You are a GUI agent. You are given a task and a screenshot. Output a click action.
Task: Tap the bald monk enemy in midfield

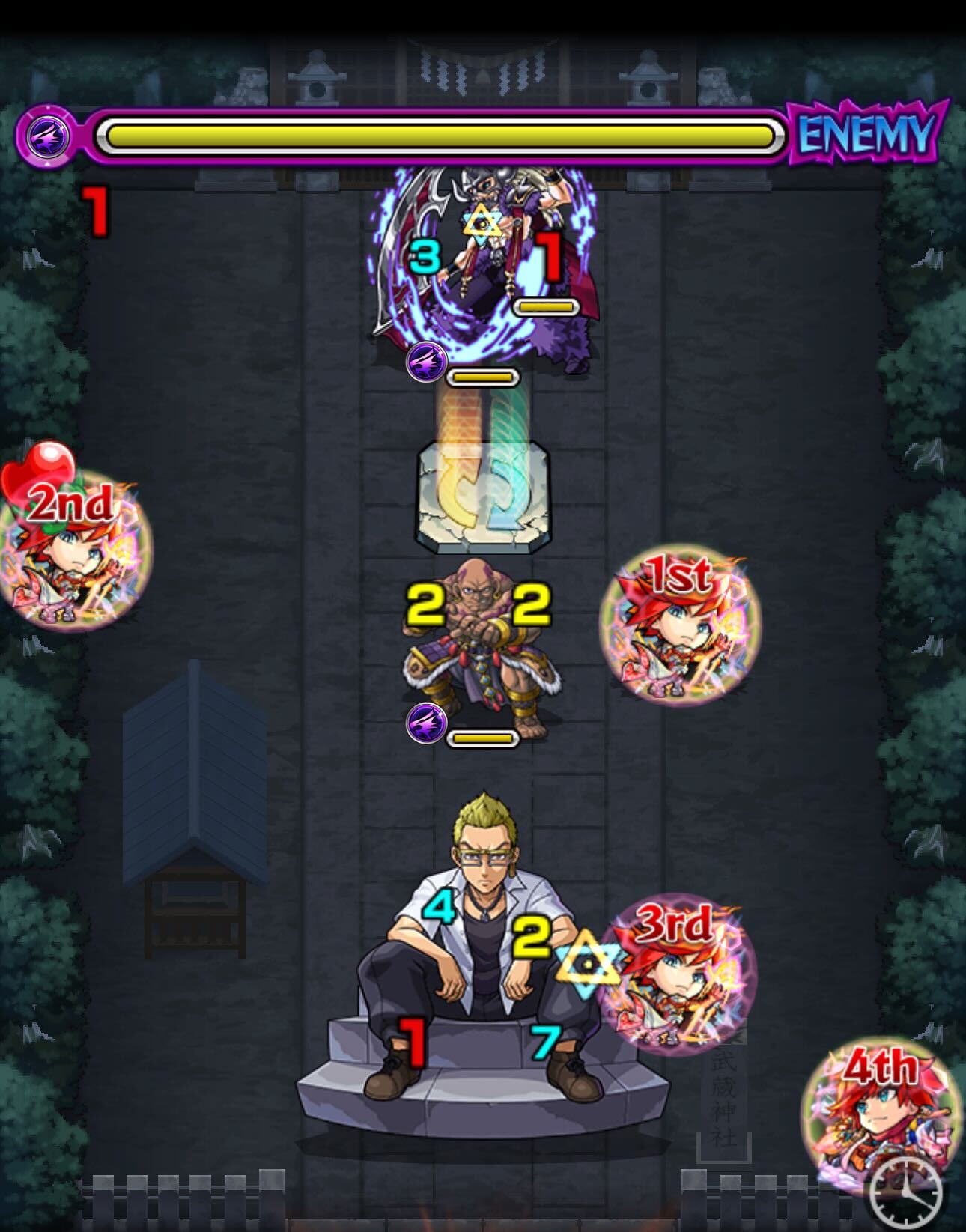(479, 637)
